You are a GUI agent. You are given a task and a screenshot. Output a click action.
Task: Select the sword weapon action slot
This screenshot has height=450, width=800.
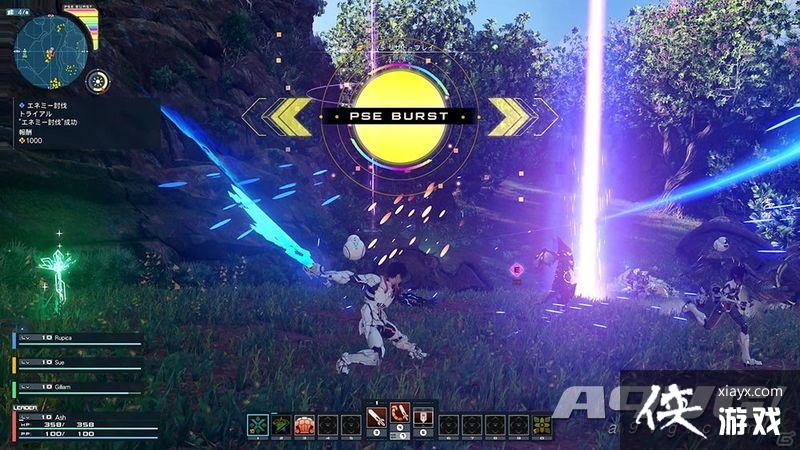(x=375, y=417)
